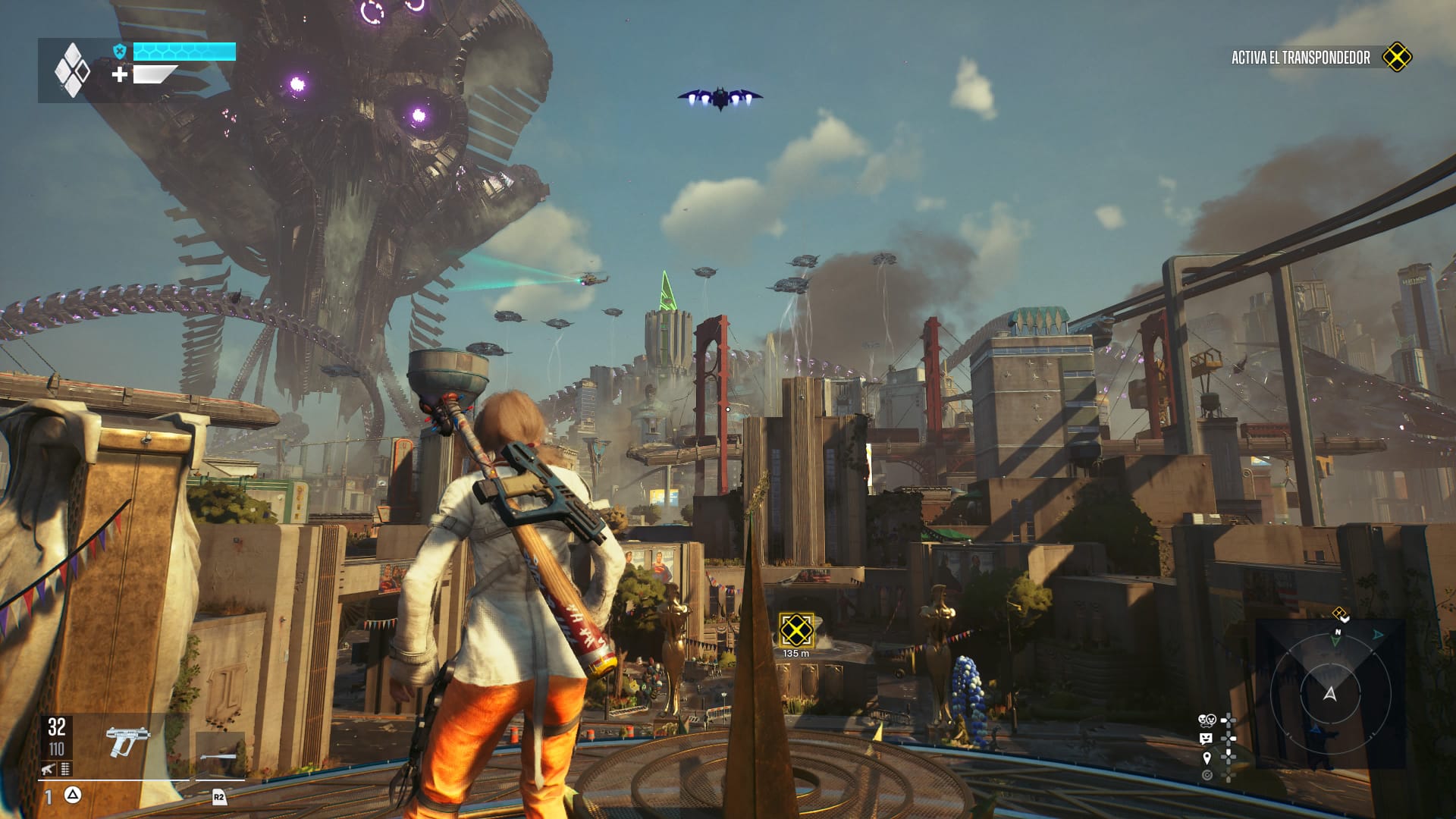Image resolution: width=1456 pixels, height=819 pixels.
Task: Click the dimmed target shortcut icon
Action: 1207,775
